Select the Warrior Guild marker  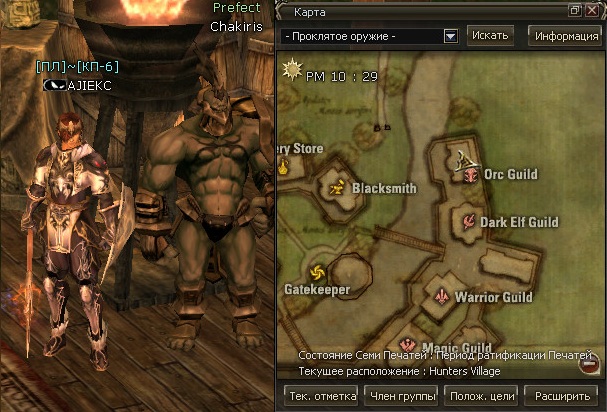coord(442,296)
